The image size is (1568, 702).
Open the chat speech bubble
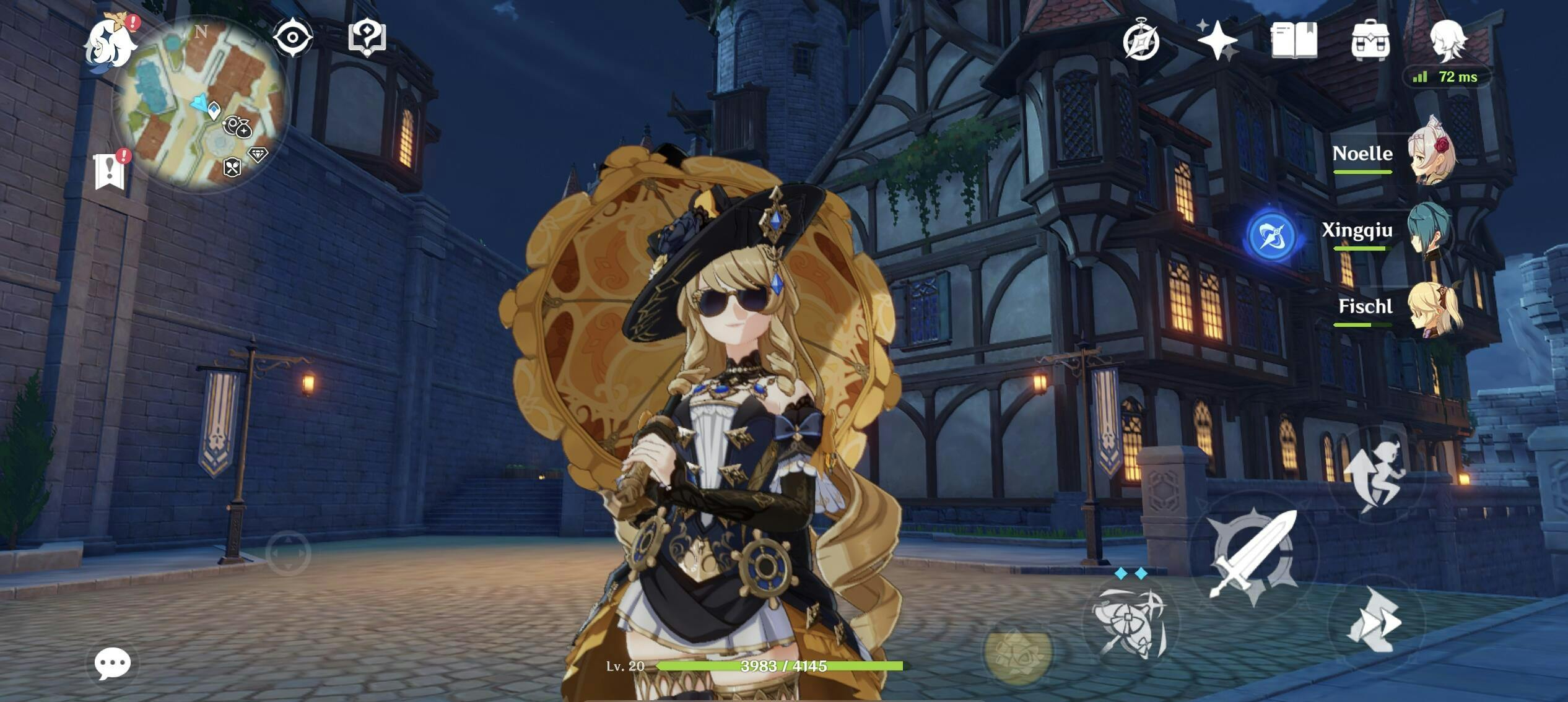tap(113, 664)
